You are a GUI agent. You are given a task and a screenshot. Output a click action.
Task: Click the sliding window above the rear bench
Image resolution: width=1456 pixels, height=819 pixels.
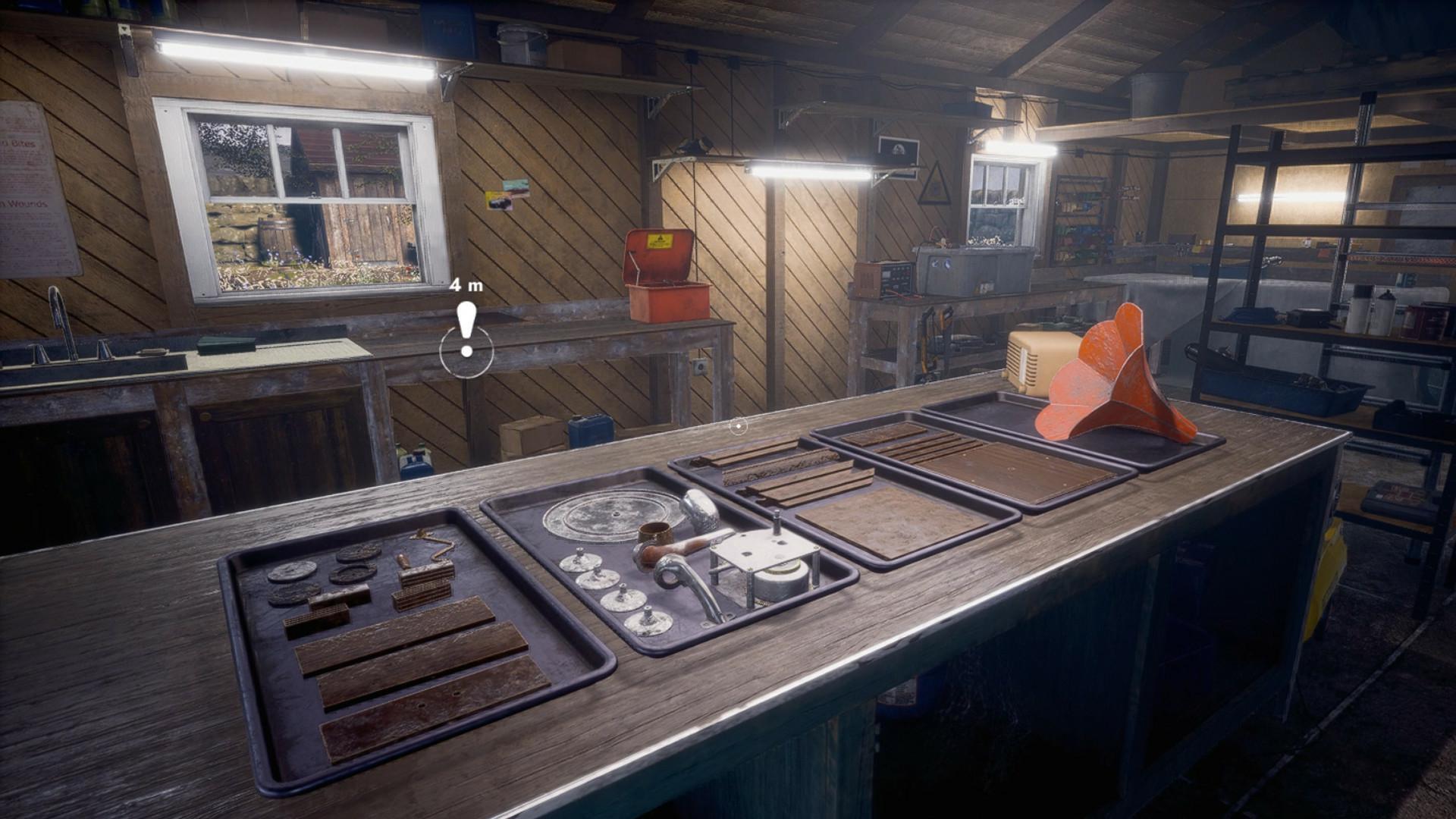[1001, 190]
